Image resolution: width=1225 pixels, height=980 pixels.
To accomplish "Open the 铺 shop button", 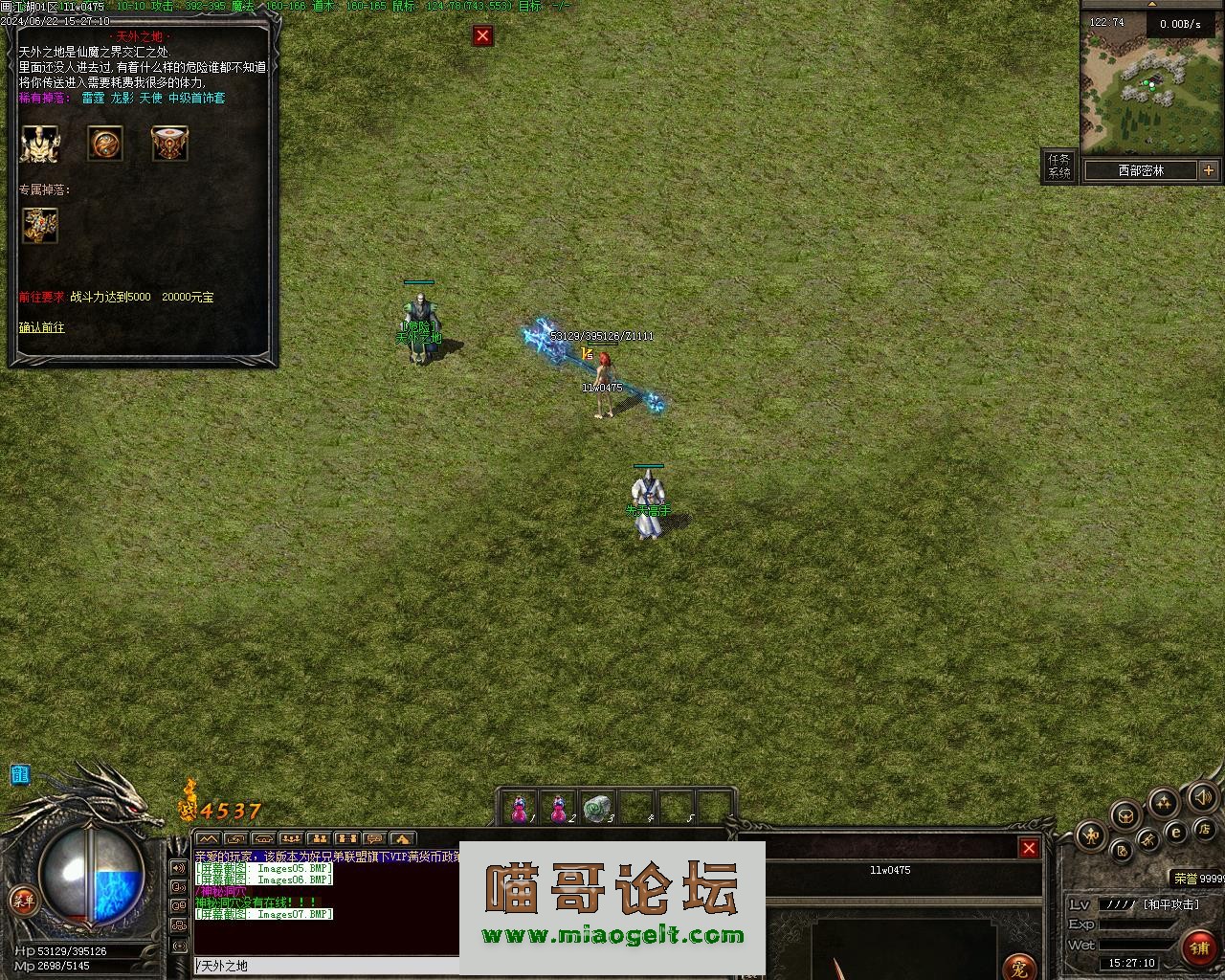I will pos(1199,947).
